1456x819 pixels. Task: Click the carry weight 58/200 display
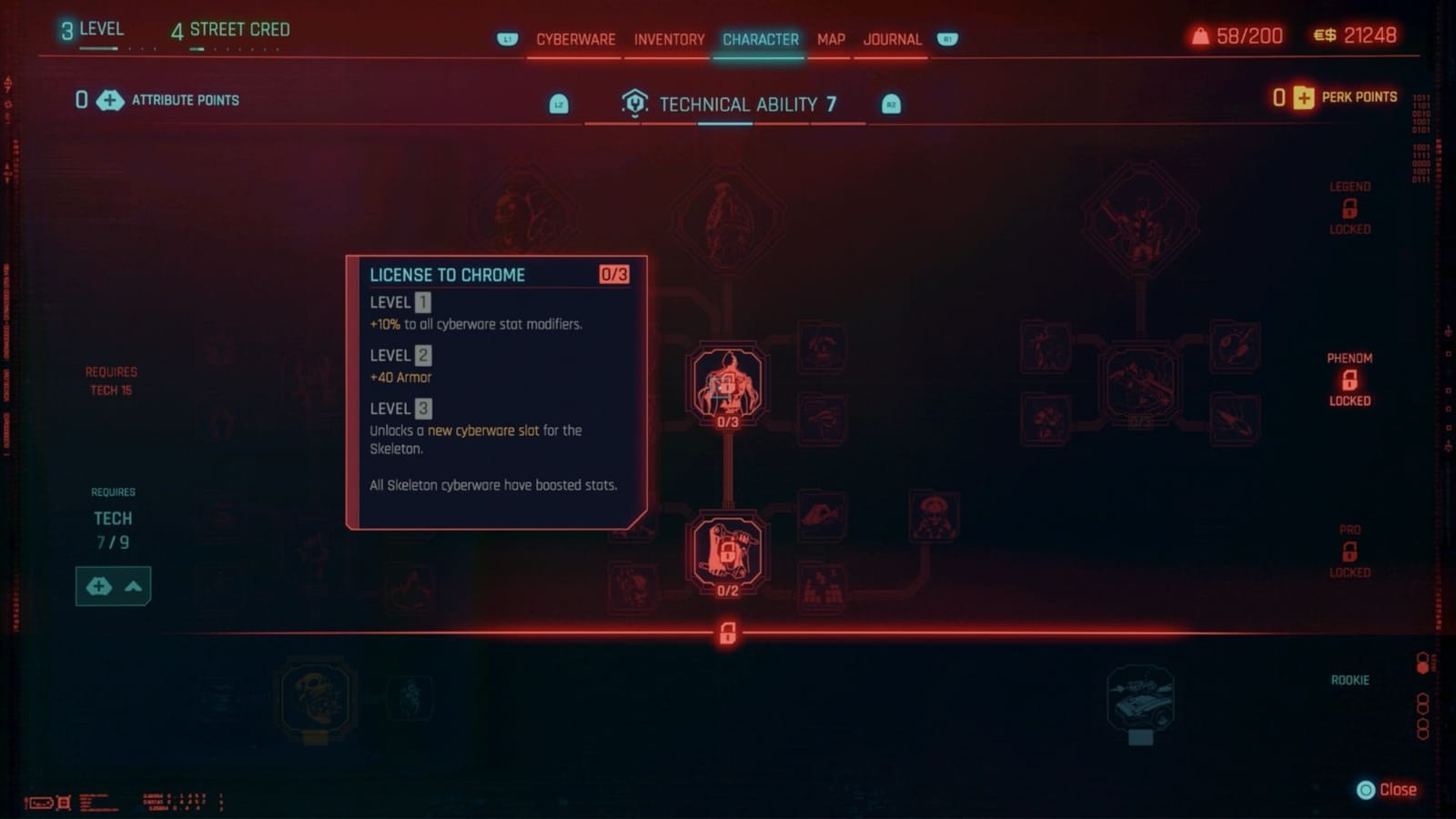click(x=1238, y=36)
